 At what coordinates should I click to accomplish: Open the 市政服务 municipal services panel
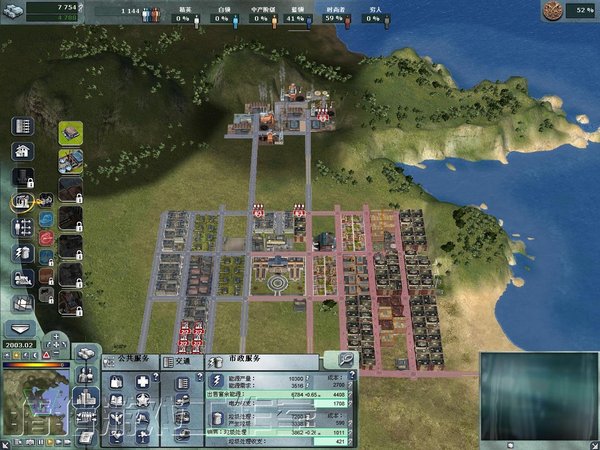(x=240, y=358)
